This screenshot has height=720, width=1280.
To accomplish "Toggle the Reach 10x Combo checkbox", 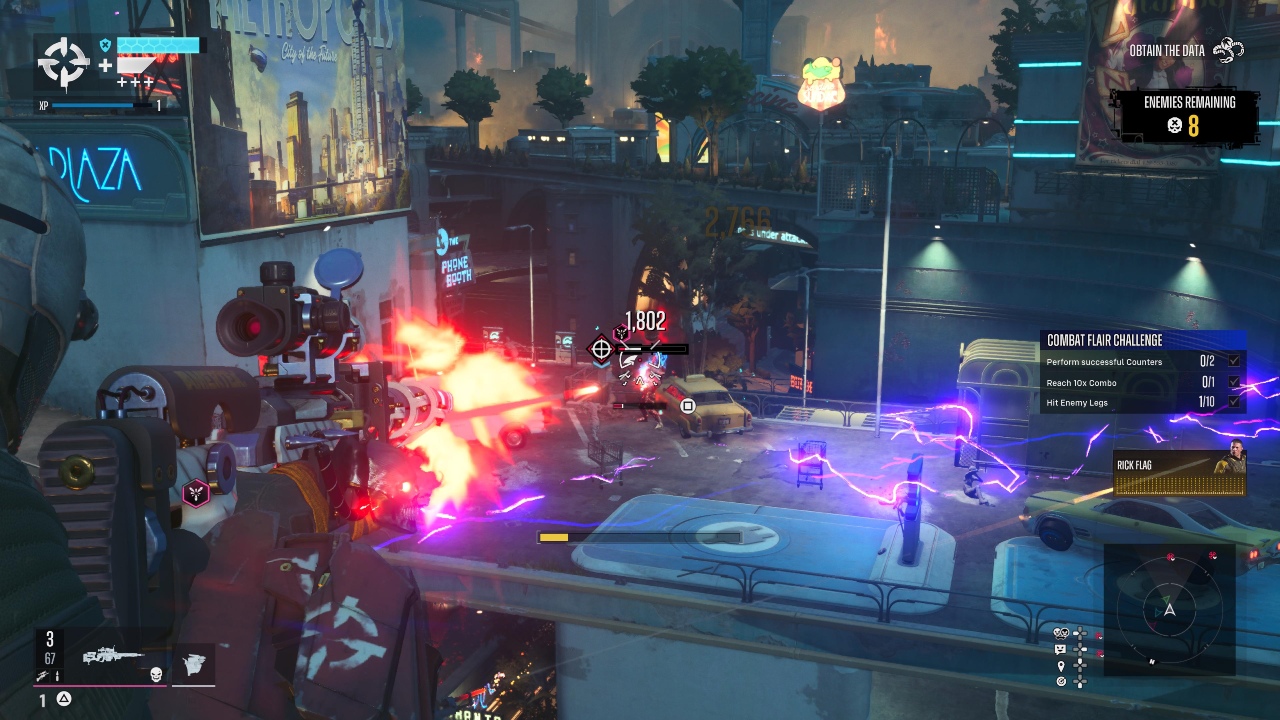I will click(1234, 382).
